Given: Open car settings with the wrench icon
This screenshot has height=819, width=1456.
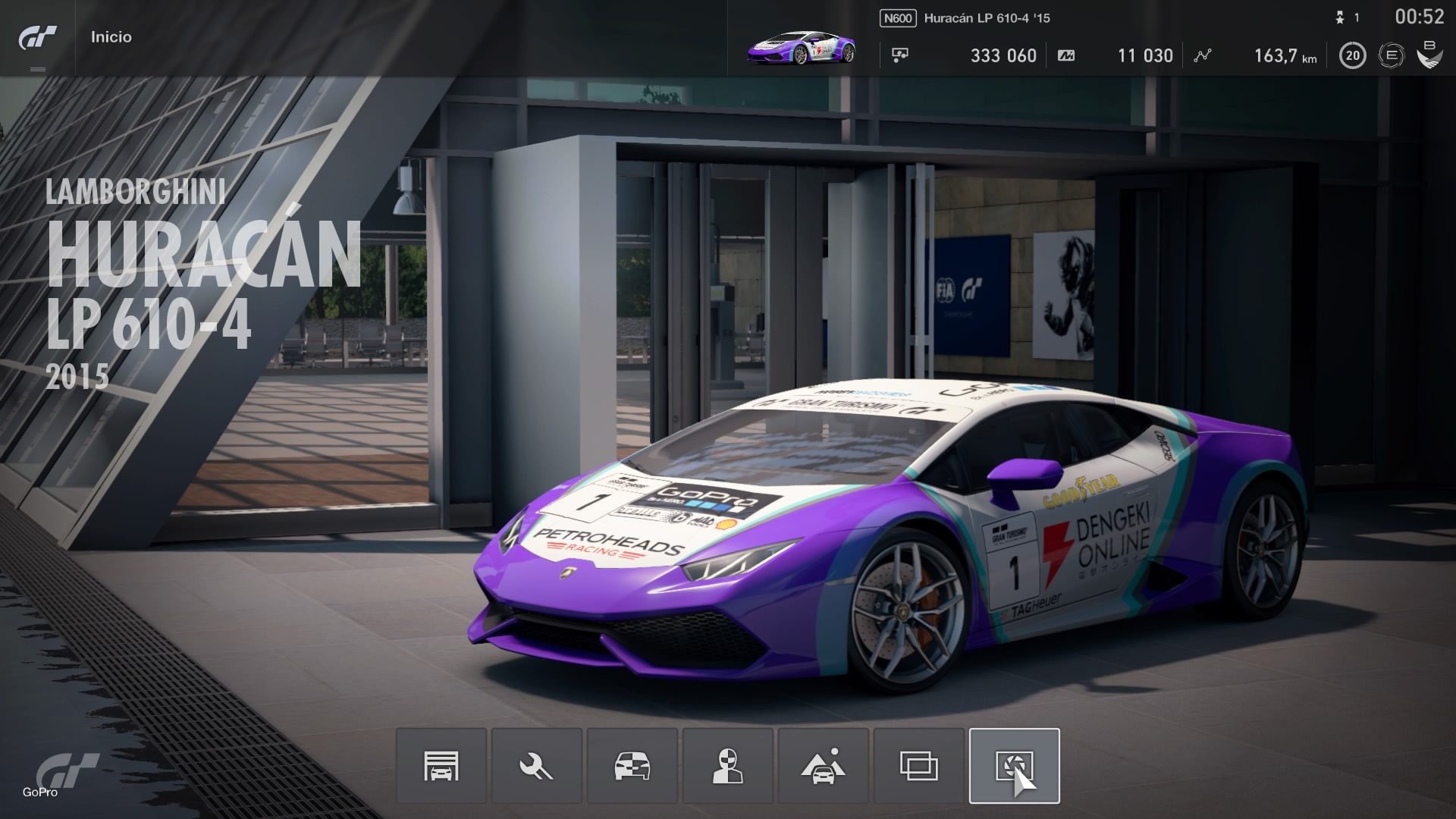Looking at the screenshot, I should click(536, 766).
